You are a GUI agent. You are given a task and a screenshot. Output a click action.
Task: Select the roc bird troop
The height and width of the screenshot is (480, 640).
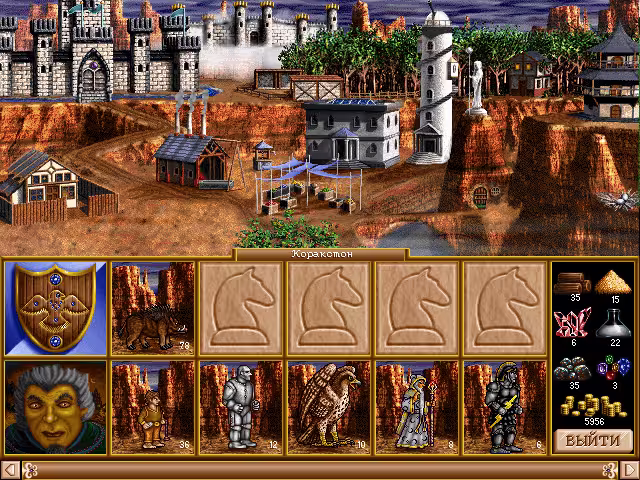point(329,407)
